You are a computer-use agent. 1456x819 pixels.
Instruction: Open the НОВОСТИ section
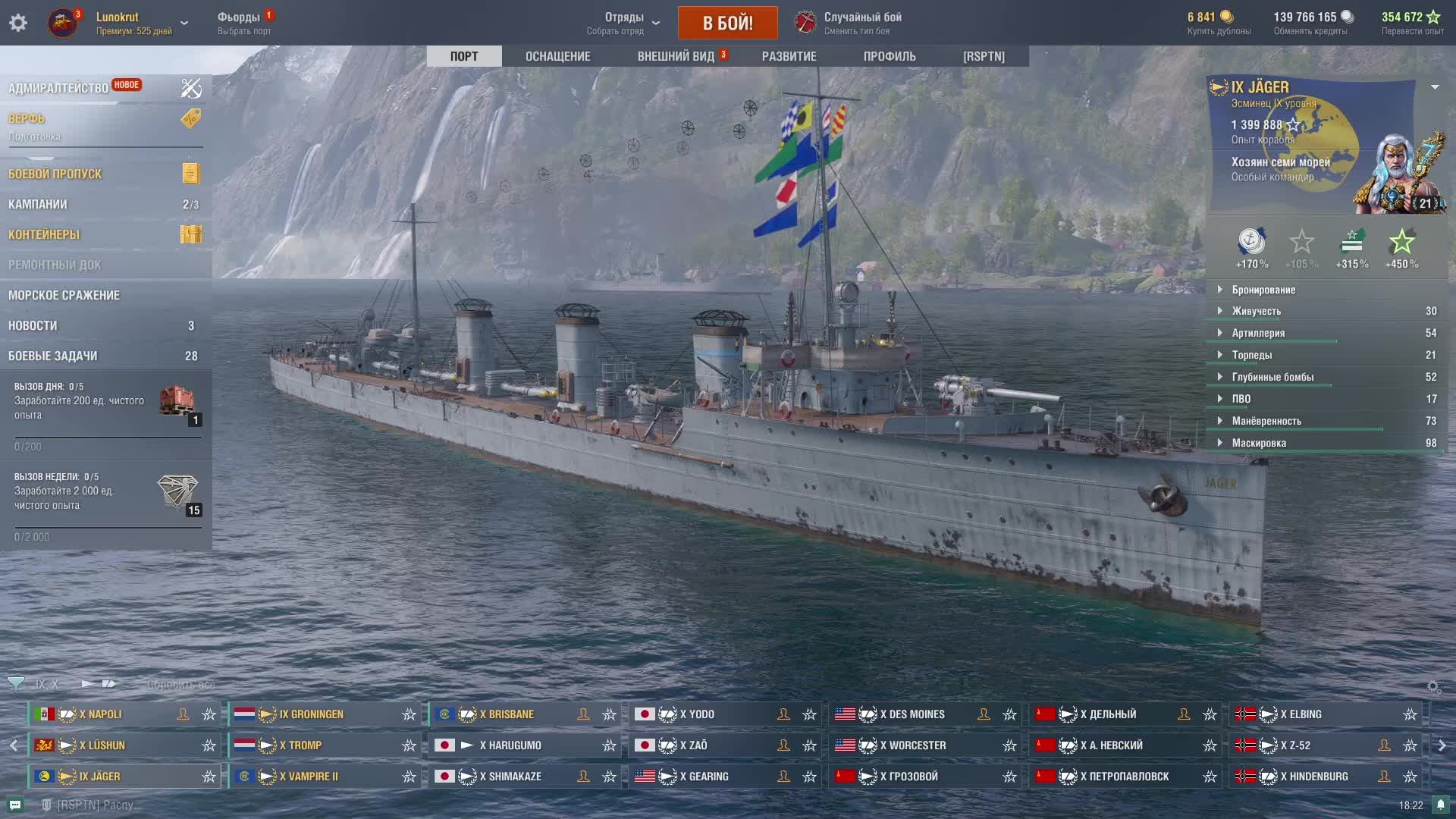pos(33,325)
